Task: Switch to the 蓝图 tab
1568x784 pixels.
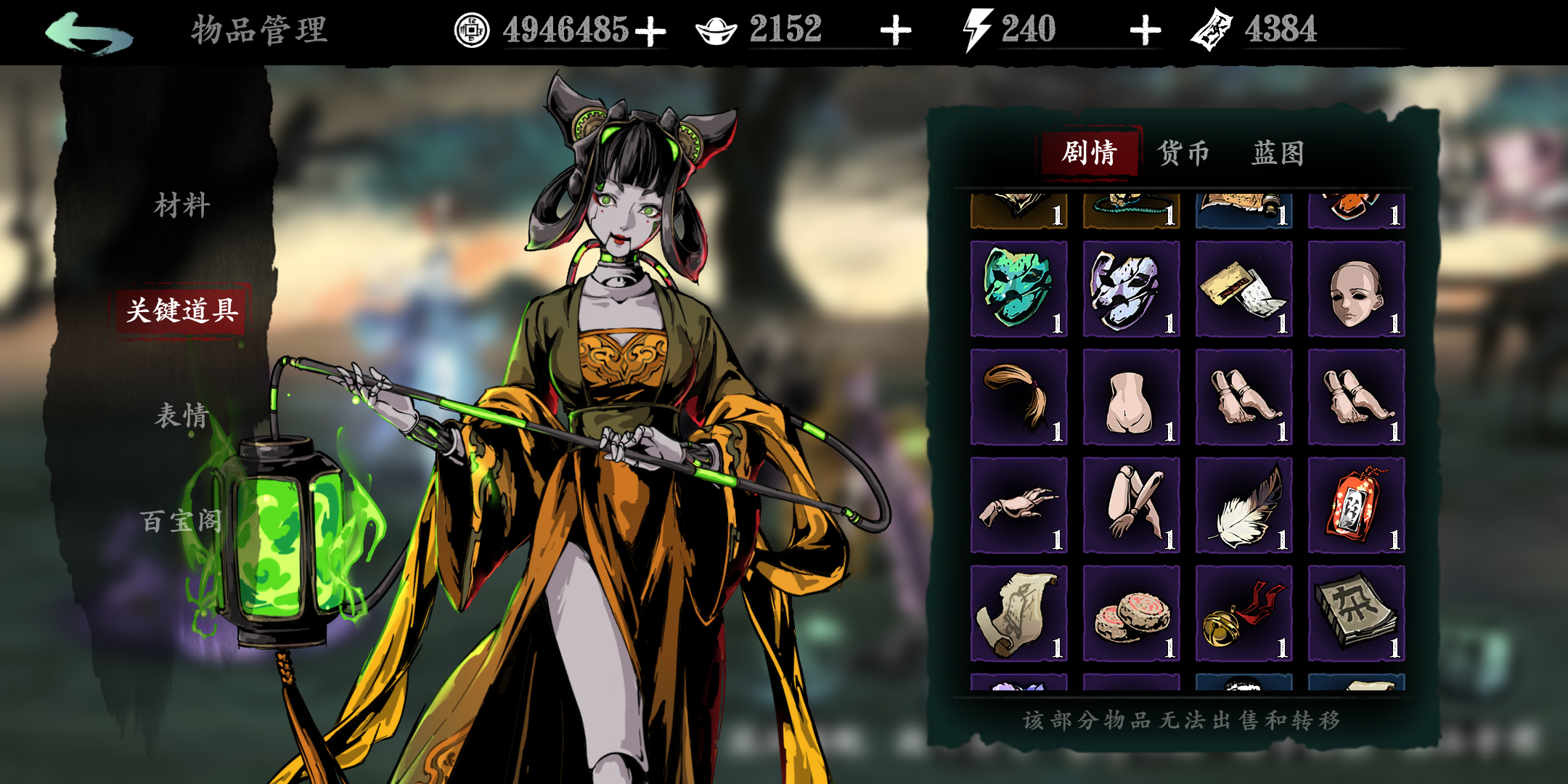Action: click(x=1279, y=153)
